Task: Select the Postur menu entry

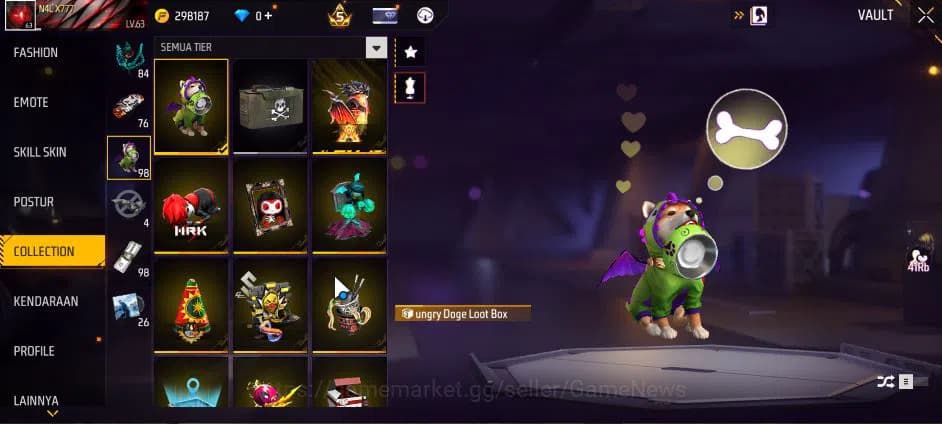Action: click(x=34, y=202)
